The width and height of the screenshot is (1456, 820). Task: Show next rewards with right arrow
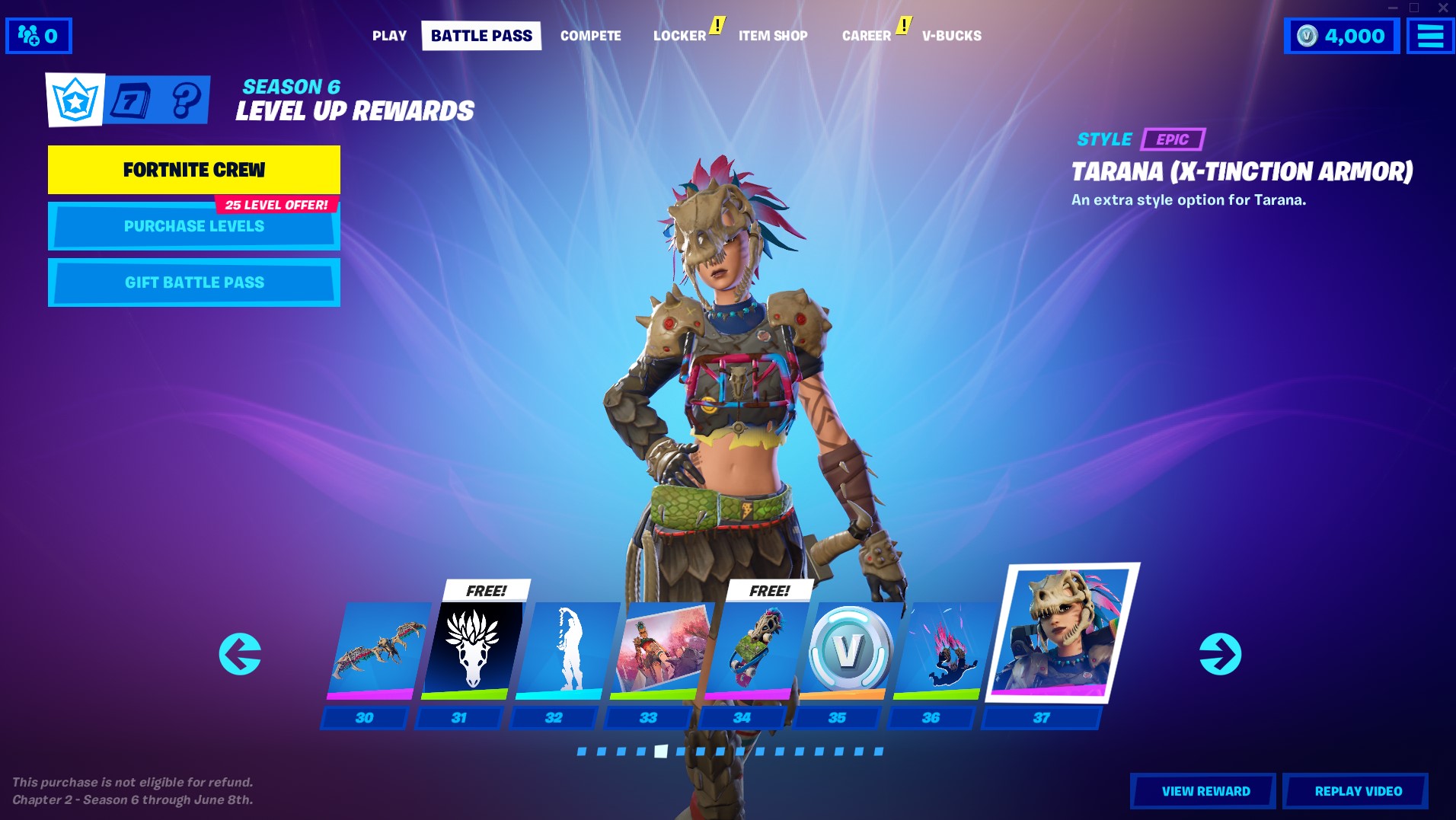click(1220, 654)
